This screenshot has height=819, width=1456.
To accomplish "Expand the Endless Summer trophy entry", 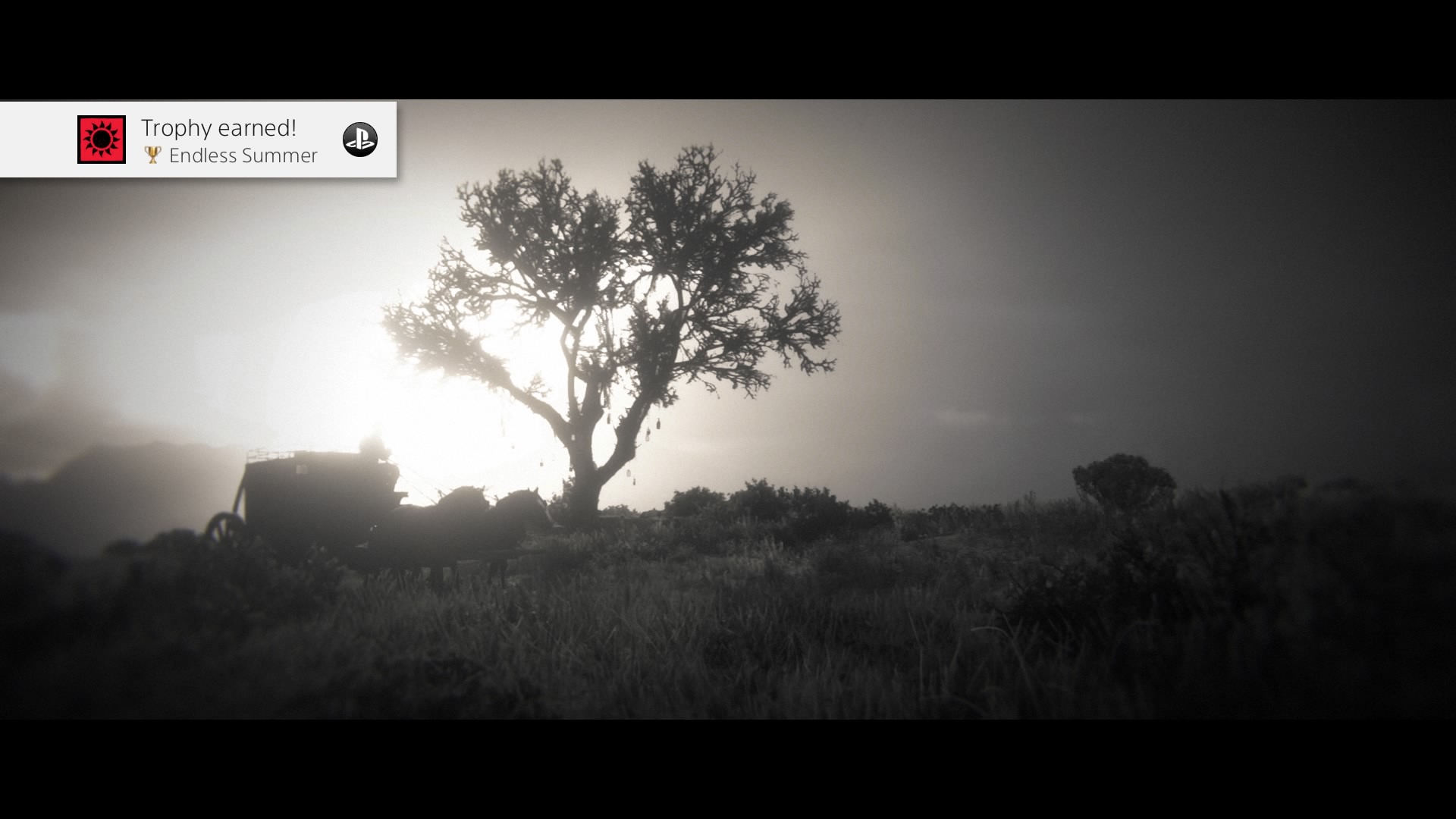I will (x=243, y=155).
